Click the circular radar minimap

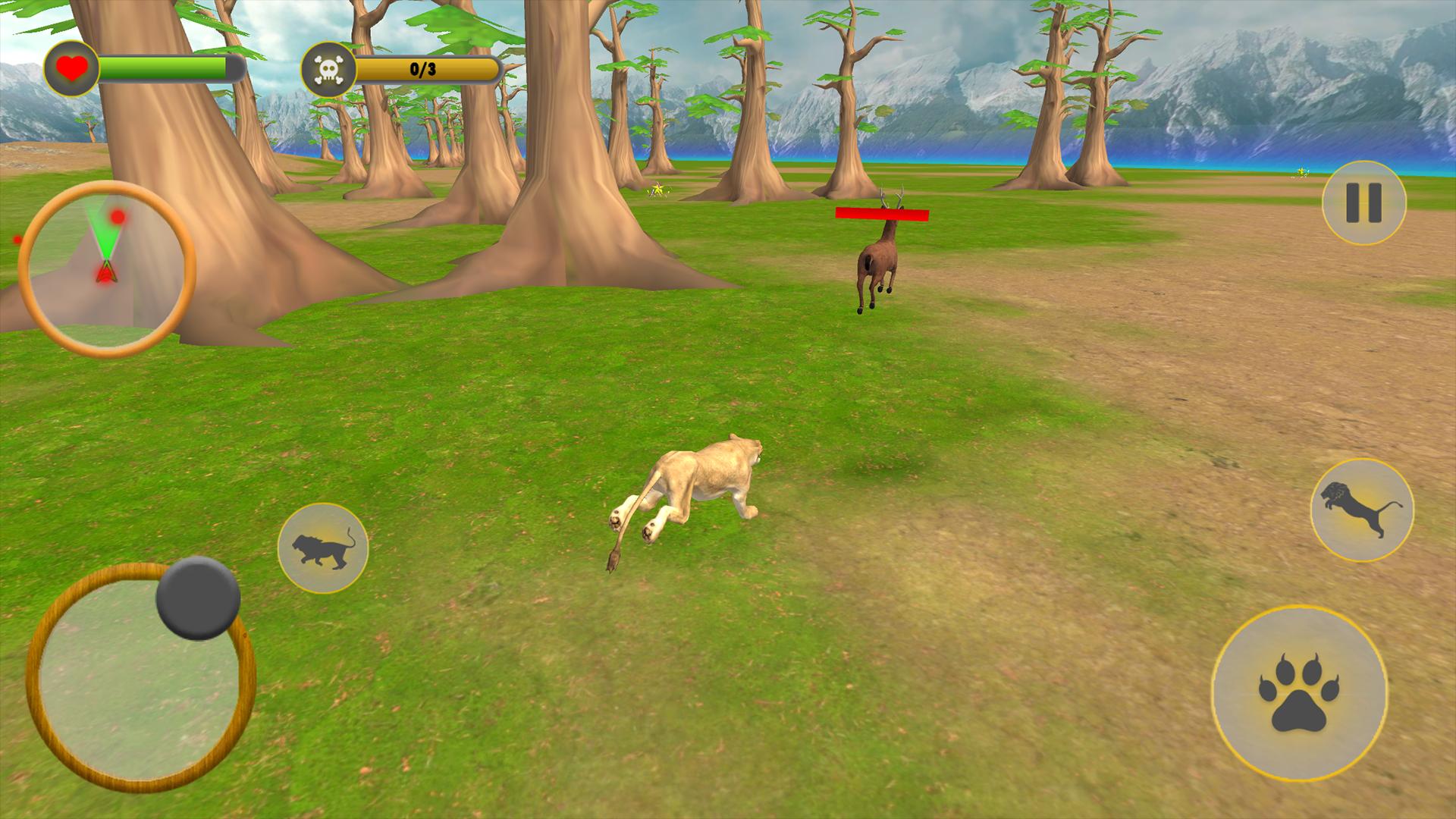[x=106, y=268]
